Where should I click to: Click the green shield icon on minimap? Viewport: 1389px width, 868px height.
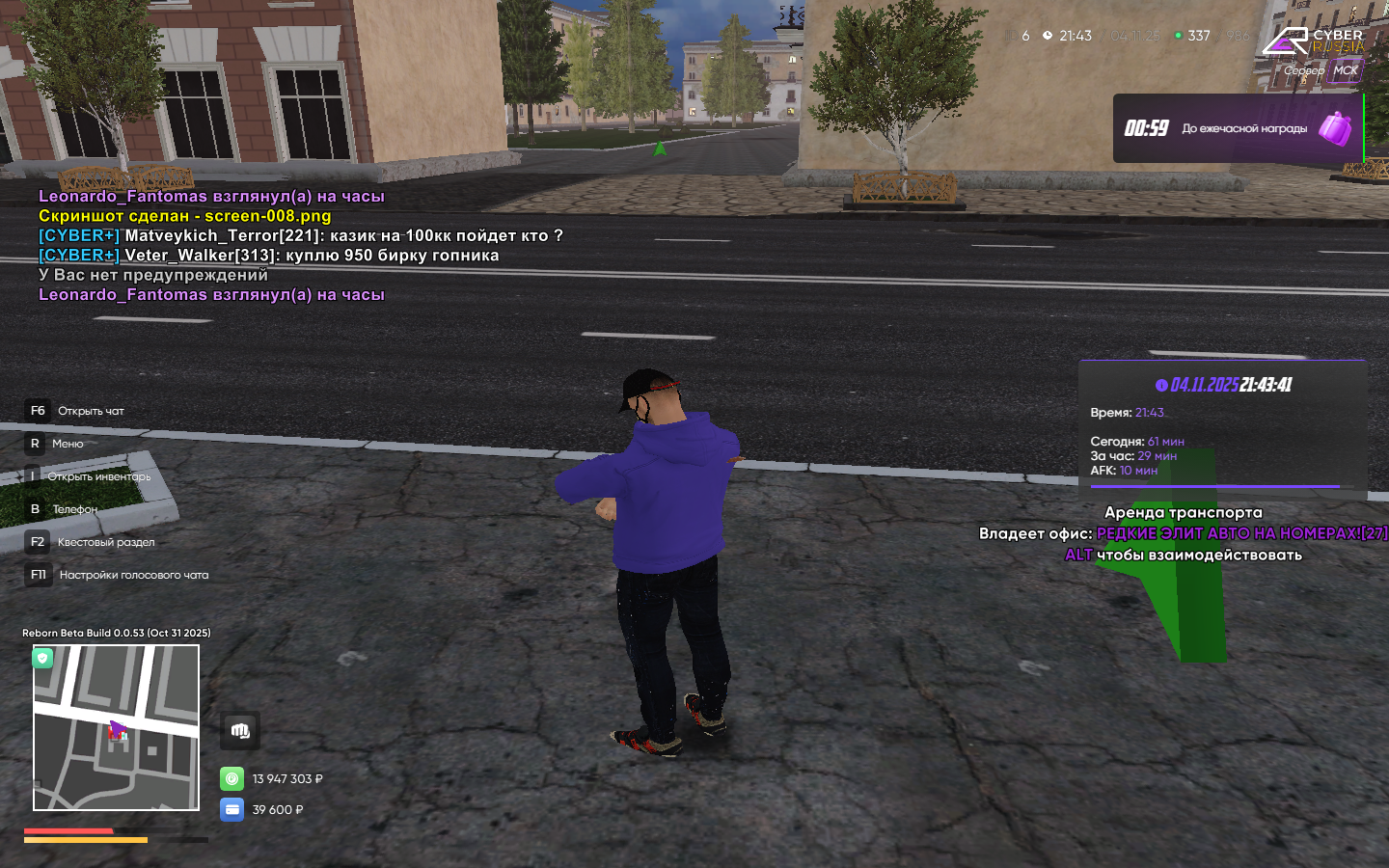tap(42, 658)
